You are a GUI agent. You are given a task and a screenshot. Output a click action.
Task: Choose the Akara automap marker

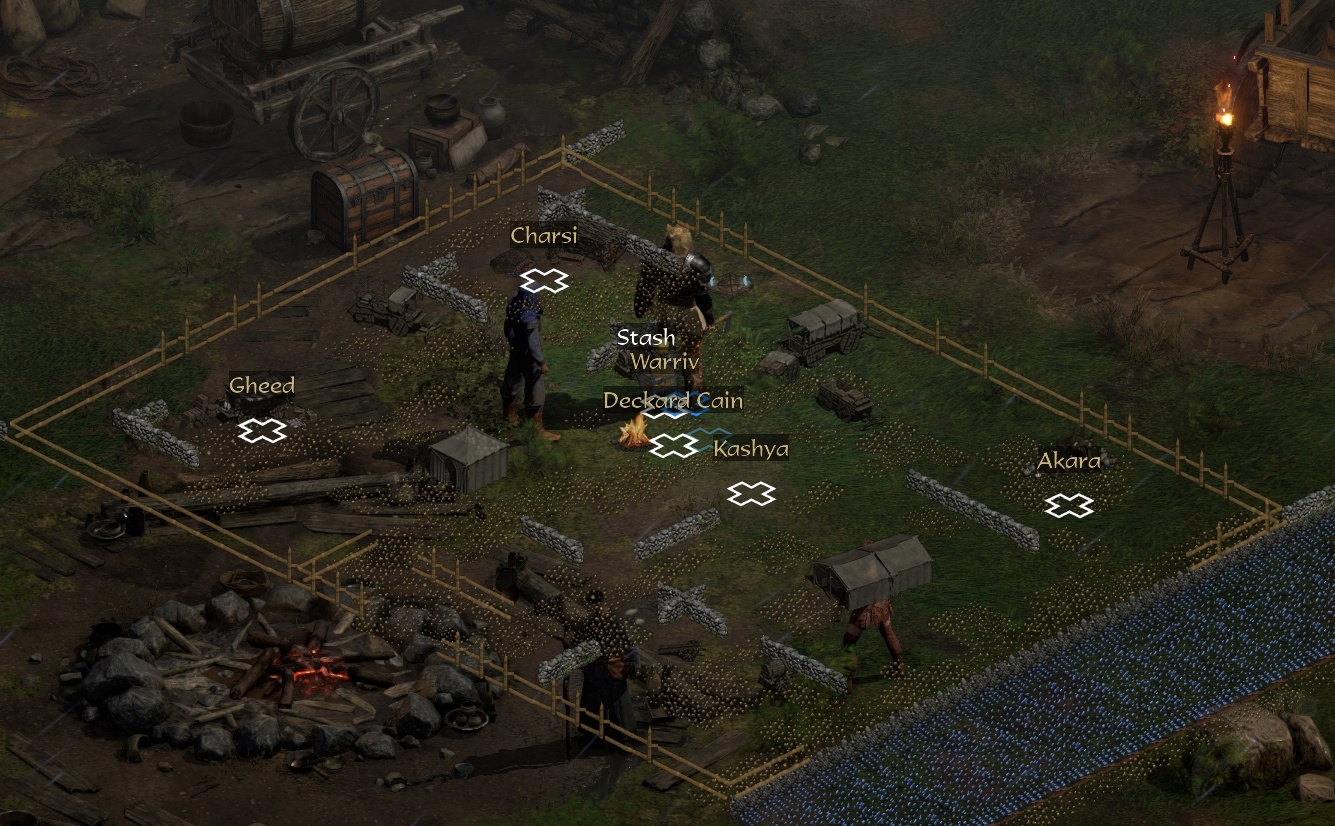click(x=1068, y=507)
